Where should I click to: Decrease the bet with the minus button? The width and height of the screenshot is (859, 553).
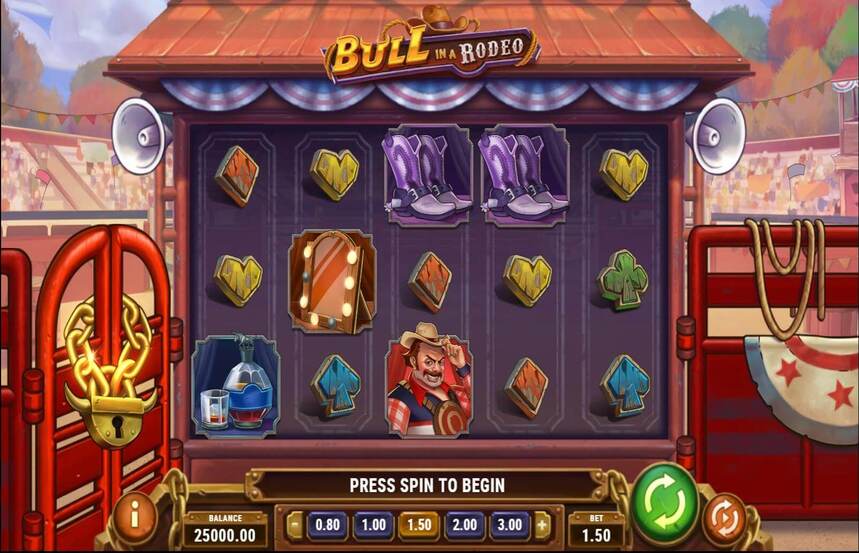pyautogui.click(x=295, y=524)
